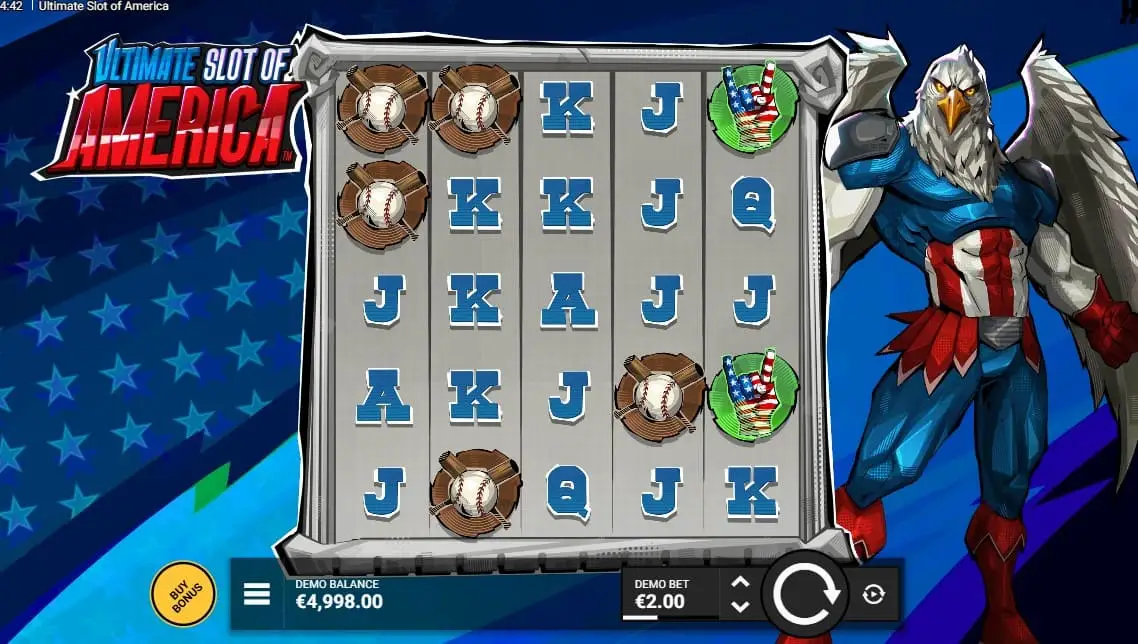Increase the demo bet with the up arrow
1138x644 pixels.
point(740,583)
